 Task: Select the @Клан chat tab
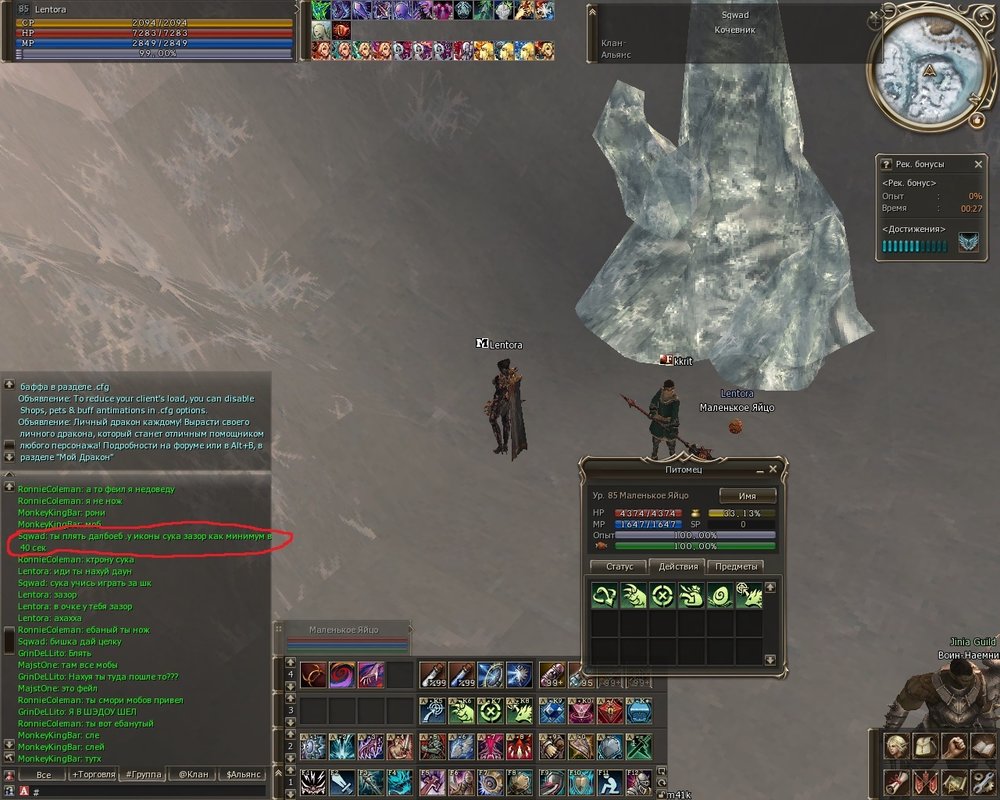(x=192, y=774)
